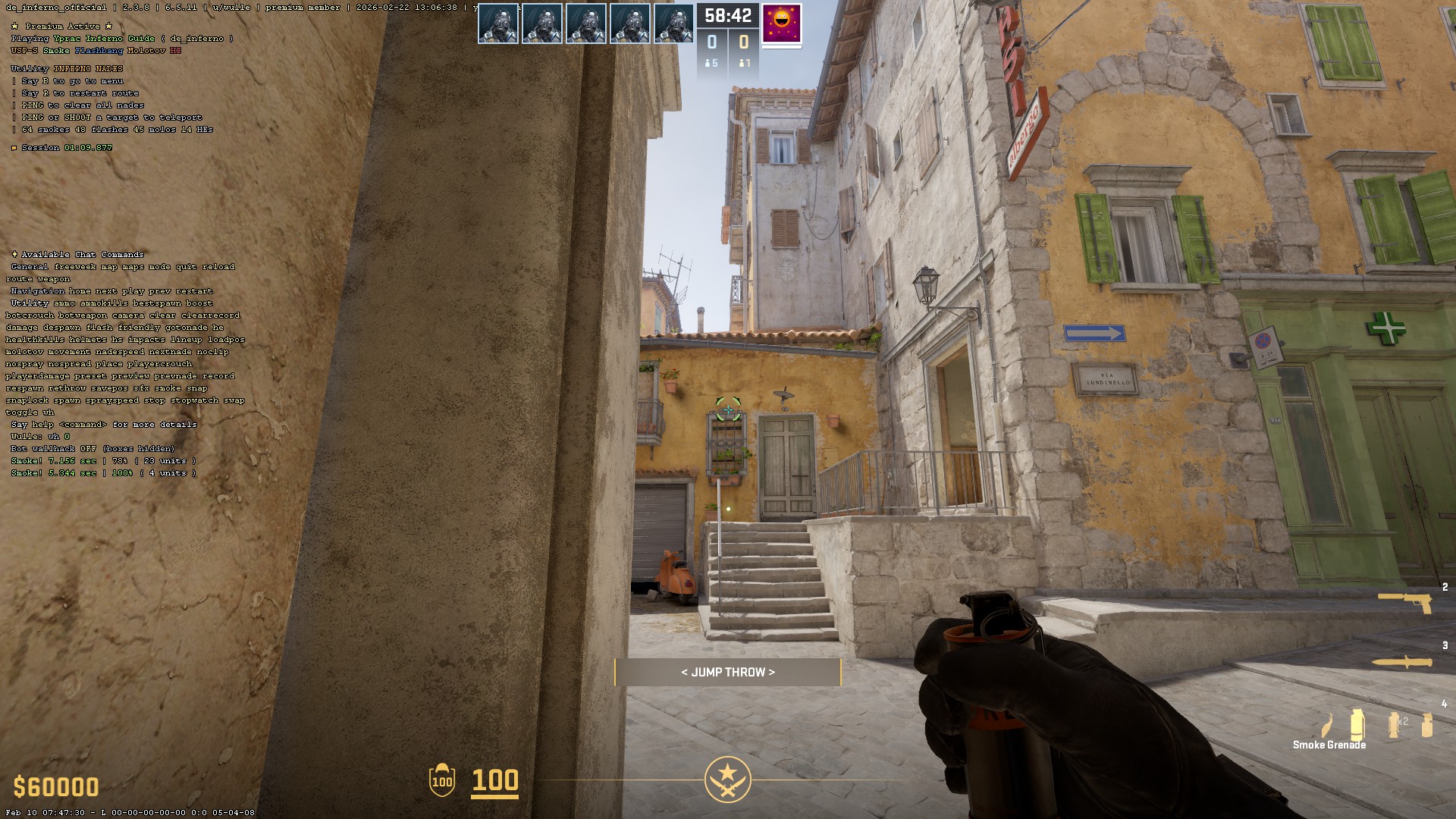The height and width of the screenshot is (819, 1456).
Task: Click the armor shield icon beside the health number
Action: click(440, 780)
